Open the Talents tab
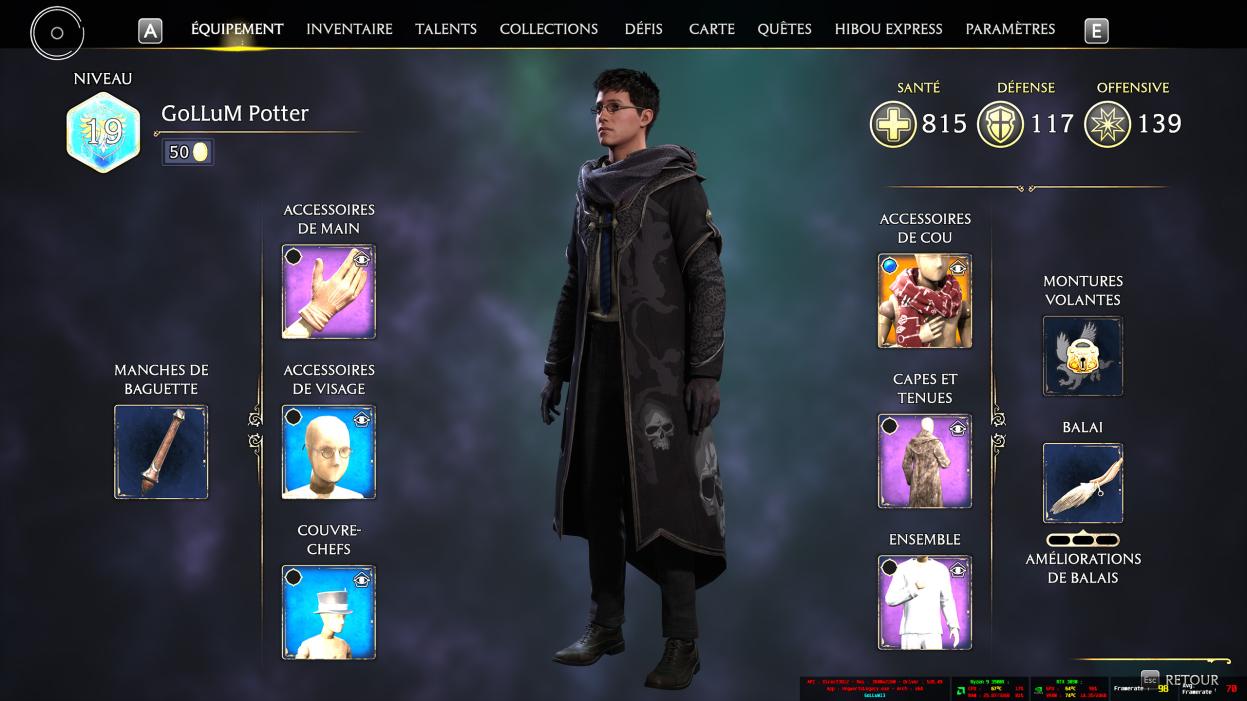The height and width of the screenshot is (701, 1247). click(446, 29)
